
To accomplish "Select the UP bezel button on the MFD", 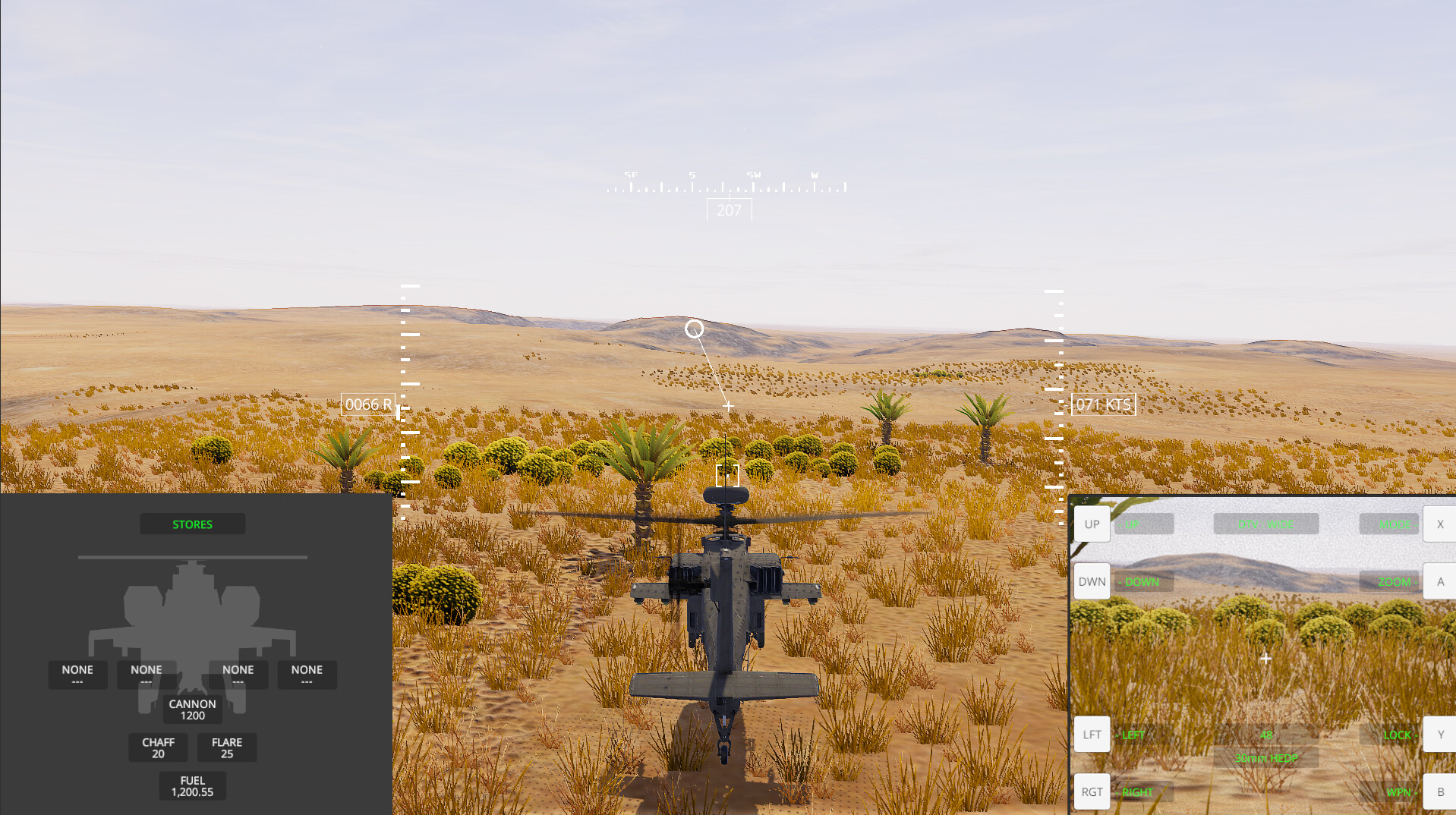I will pyautogui.click(x=1091, y=524).
